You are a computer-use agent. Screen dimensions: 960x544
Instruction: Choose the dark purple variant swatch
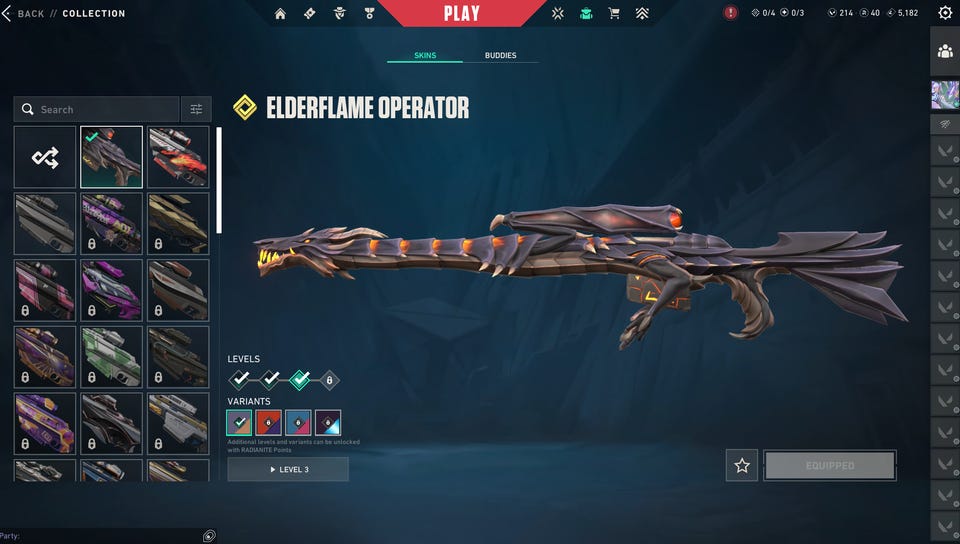pyautogui.click(x=328, y=423)
